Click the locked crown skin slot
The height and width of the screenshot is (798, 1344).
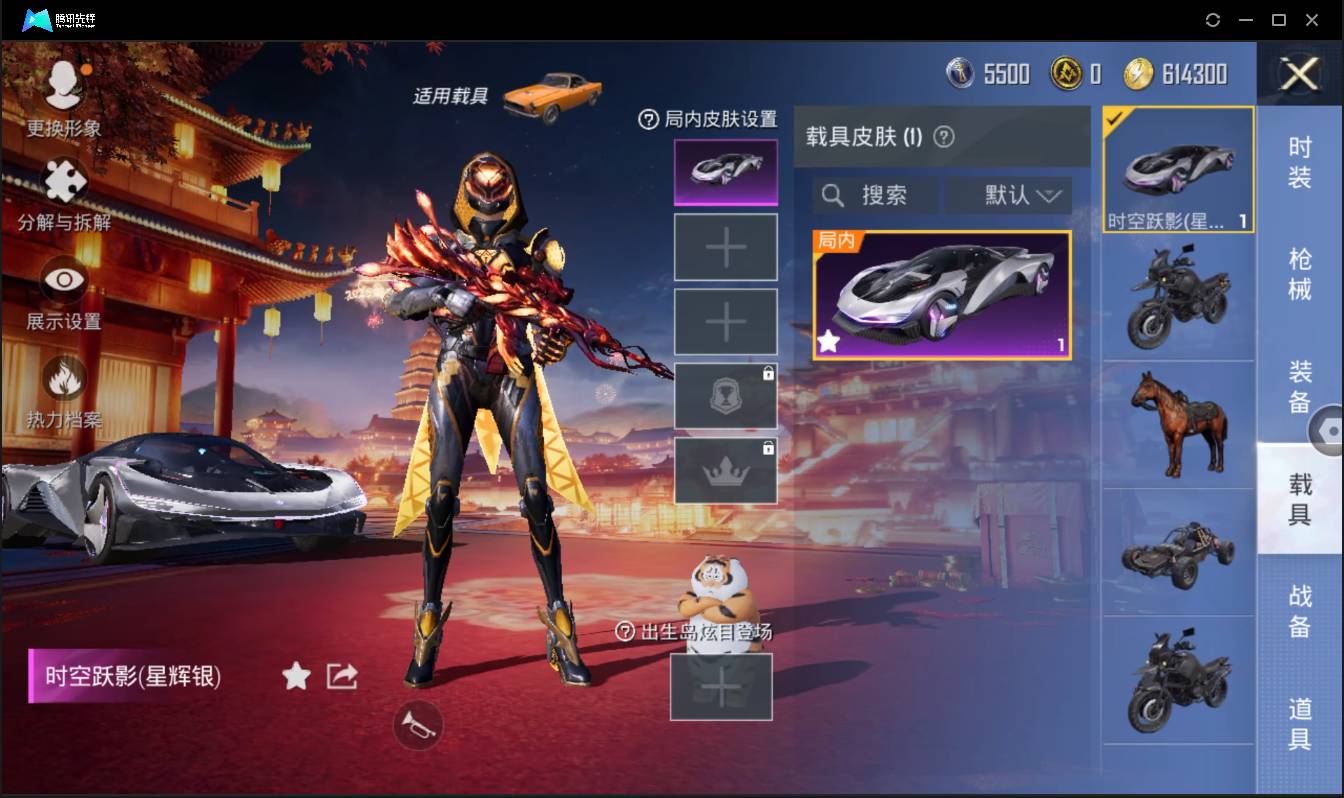[x=725, y=468]
